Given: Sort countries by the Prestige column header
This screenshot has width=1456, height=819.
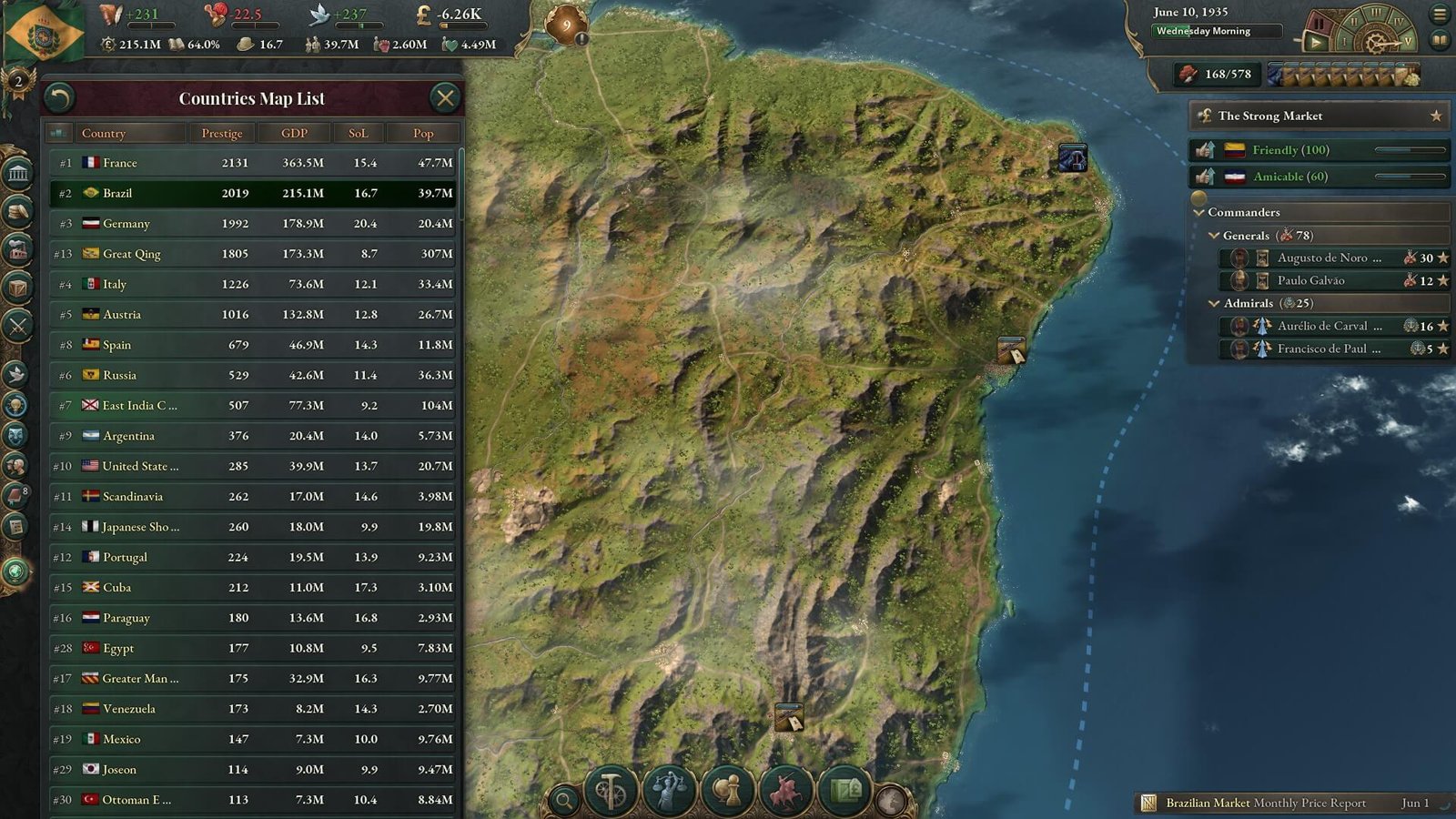Looking at the screenshot, I should click(221, 133).
